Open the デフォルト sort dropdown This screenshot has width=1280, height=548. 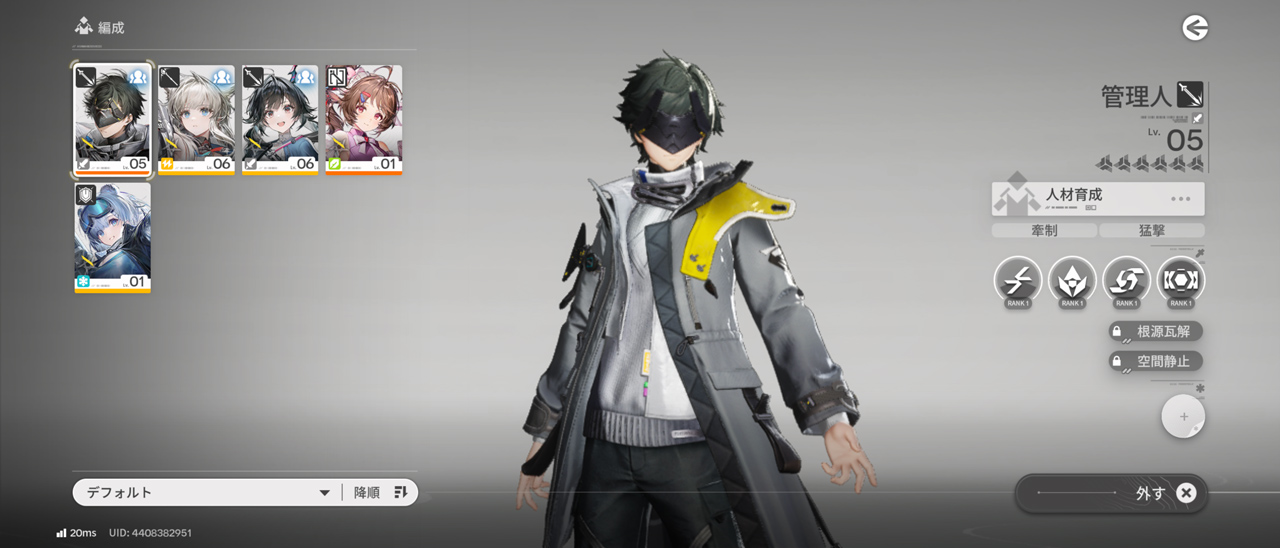[x=205, y=492]
